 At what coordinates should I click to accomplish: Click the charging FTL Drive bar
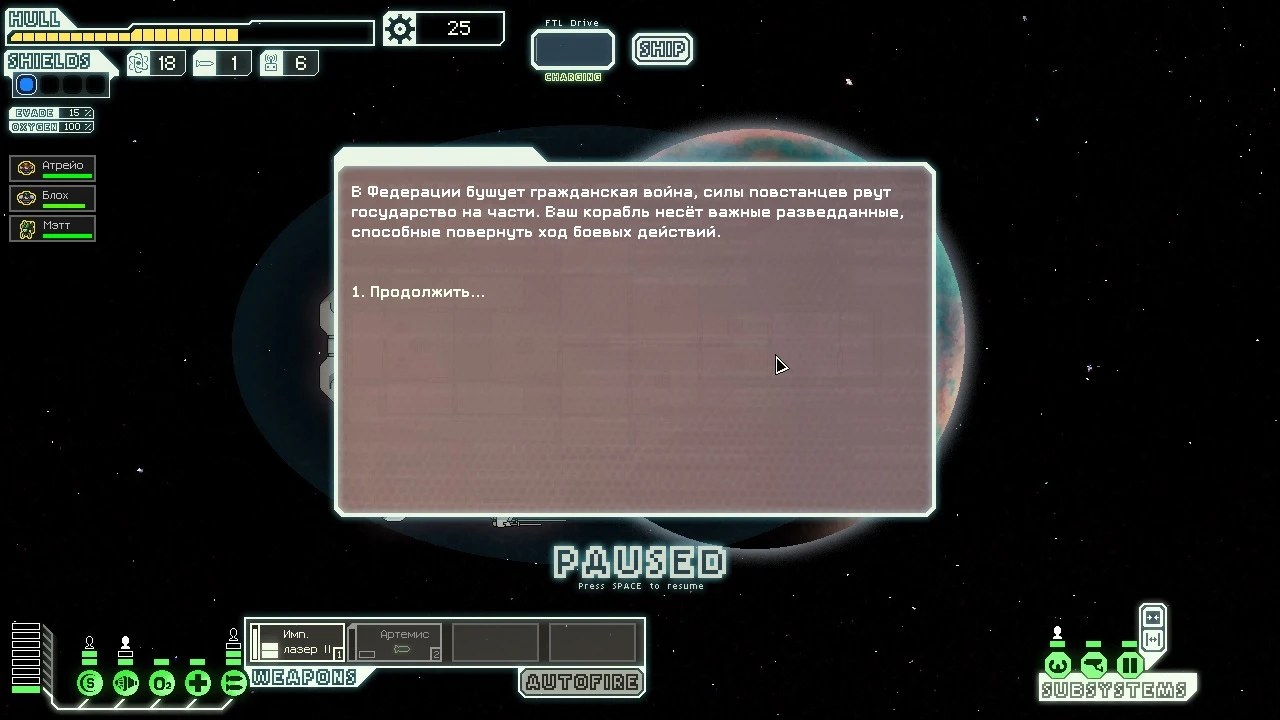(x=572, y=49)
